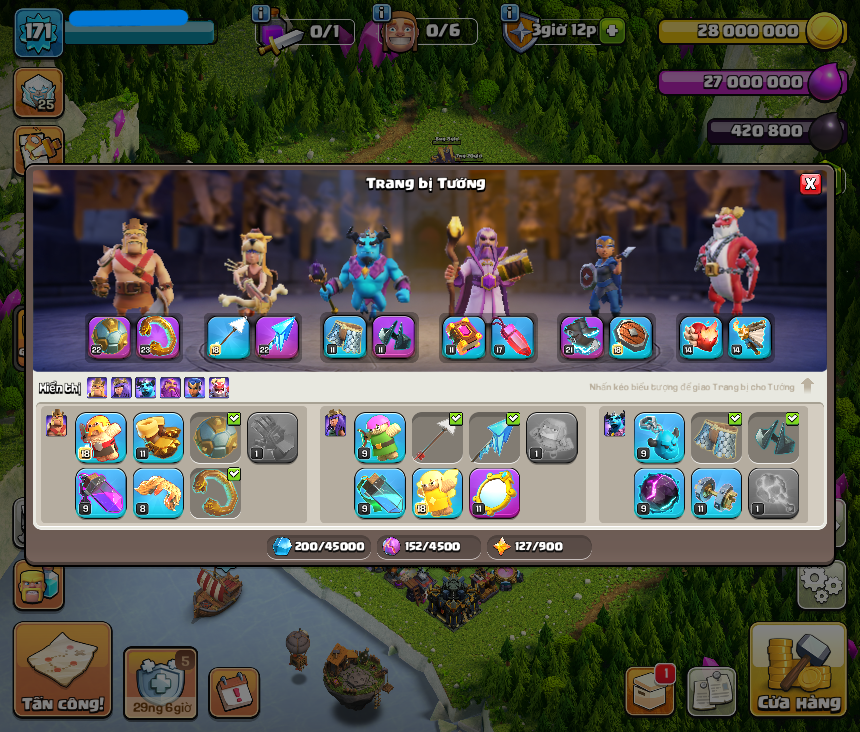Viewport: 860px width, 732px height.
Task: Open the settings gear menu
Action: (x=821, y=584)
